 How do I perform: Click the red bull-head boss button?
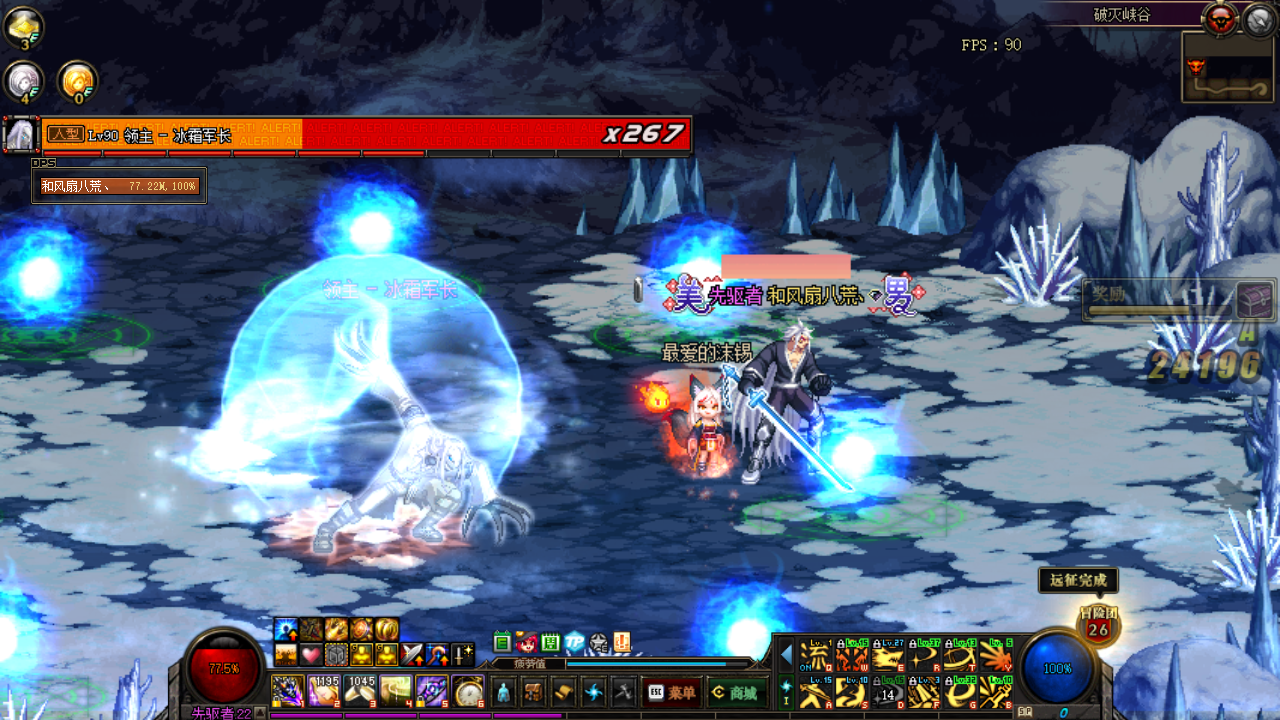(1219, 18)
